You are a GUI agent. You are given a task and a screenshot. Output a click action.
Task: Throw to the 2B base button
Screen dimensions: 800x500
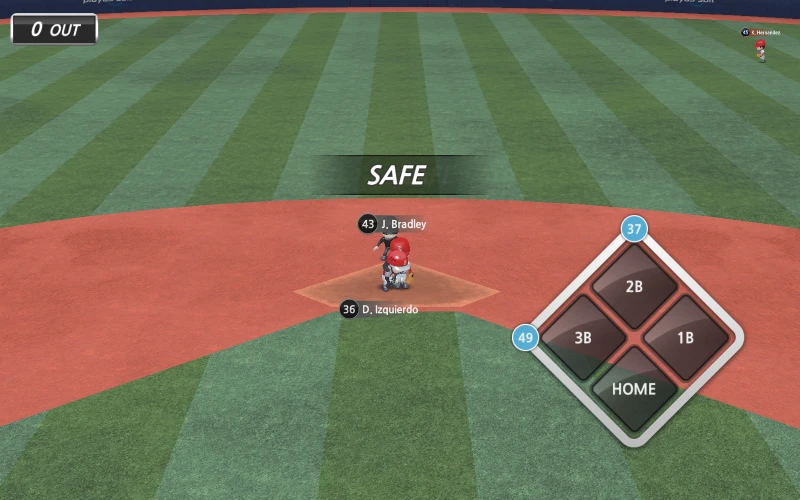(634, 286)
